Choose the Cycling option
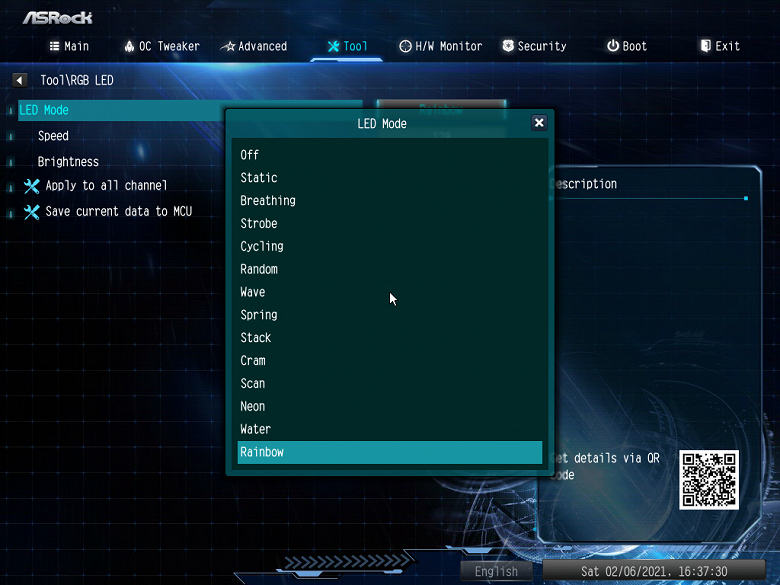The width and height of the screenshot is (780, 585). (262, 246)
